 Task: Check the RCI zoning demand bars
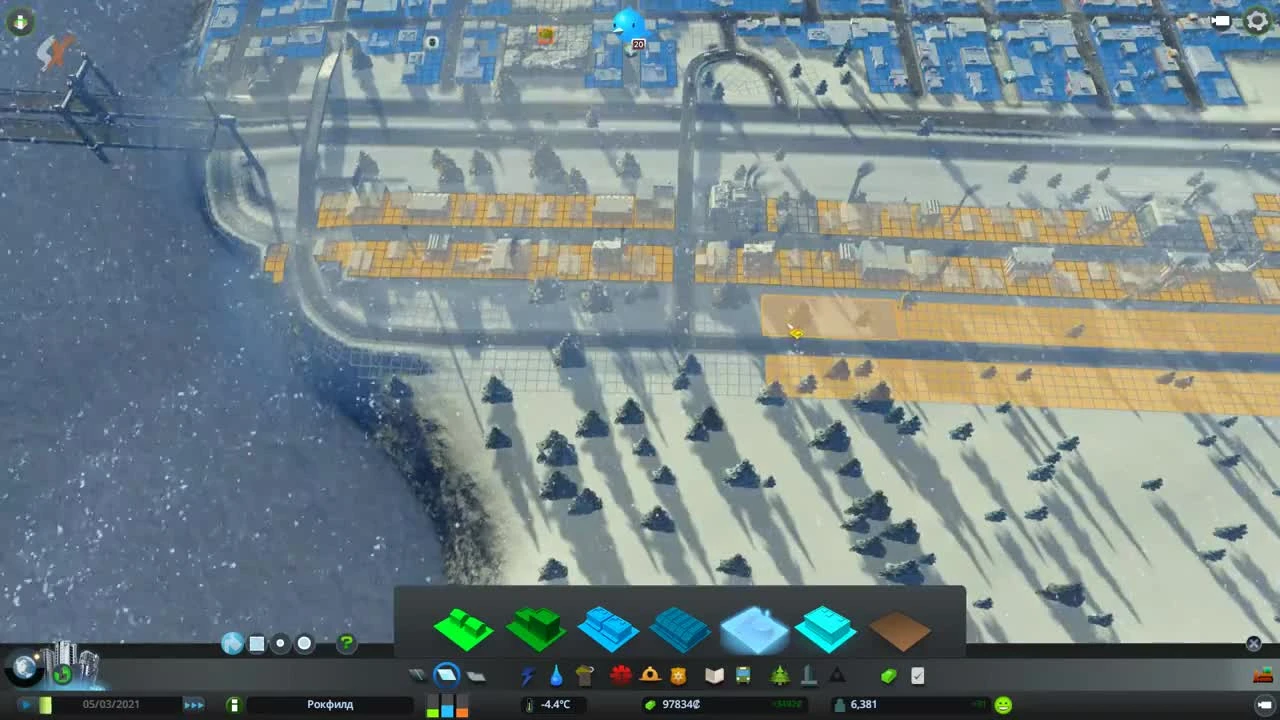447,704
